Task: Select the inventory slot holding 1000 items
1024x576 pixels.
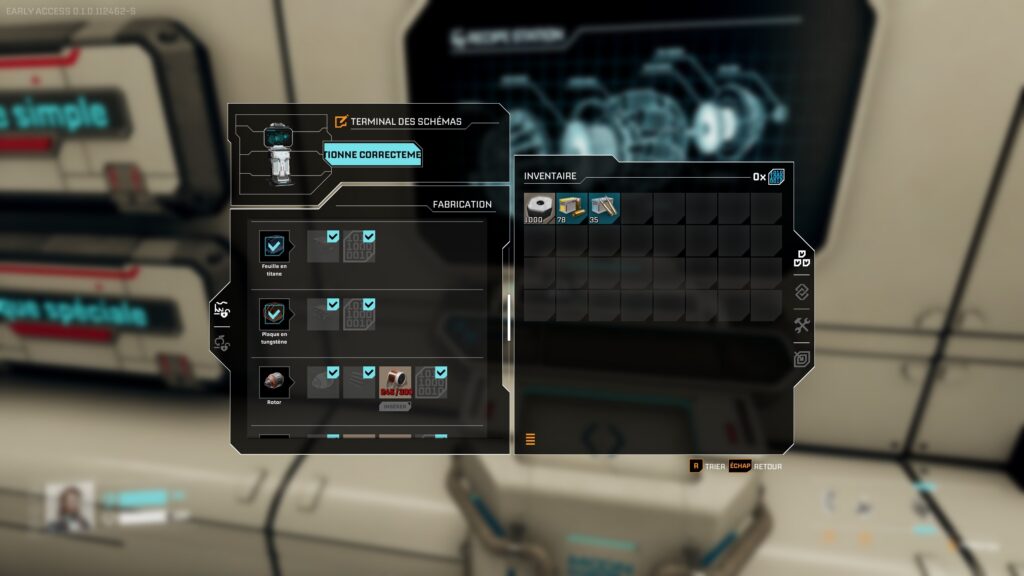Action: [x=540, y=208]
